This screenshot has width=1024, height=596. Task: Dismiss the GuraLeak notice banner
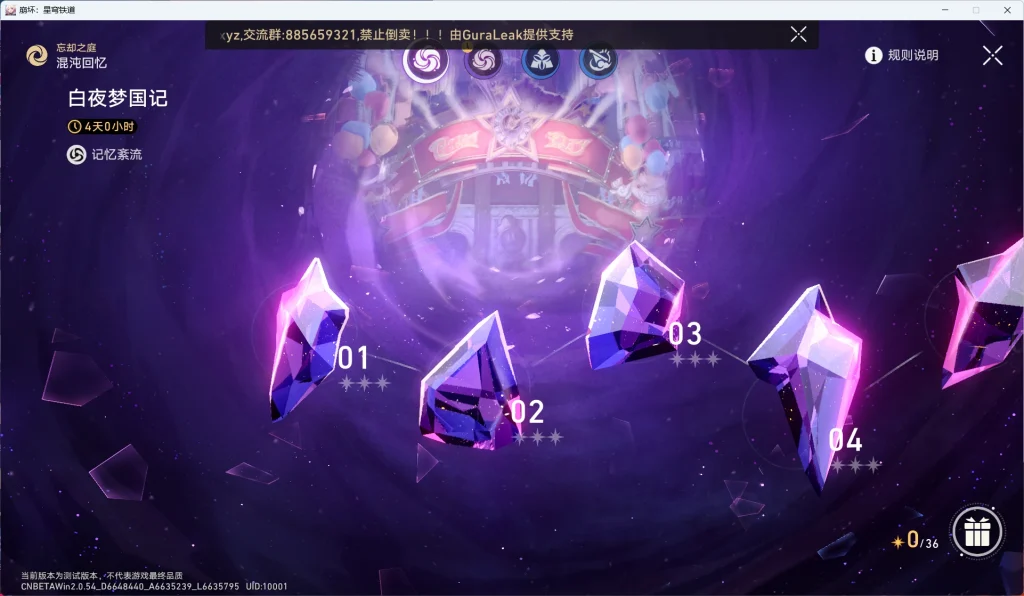pyautogui.click(x=798, y=34)
